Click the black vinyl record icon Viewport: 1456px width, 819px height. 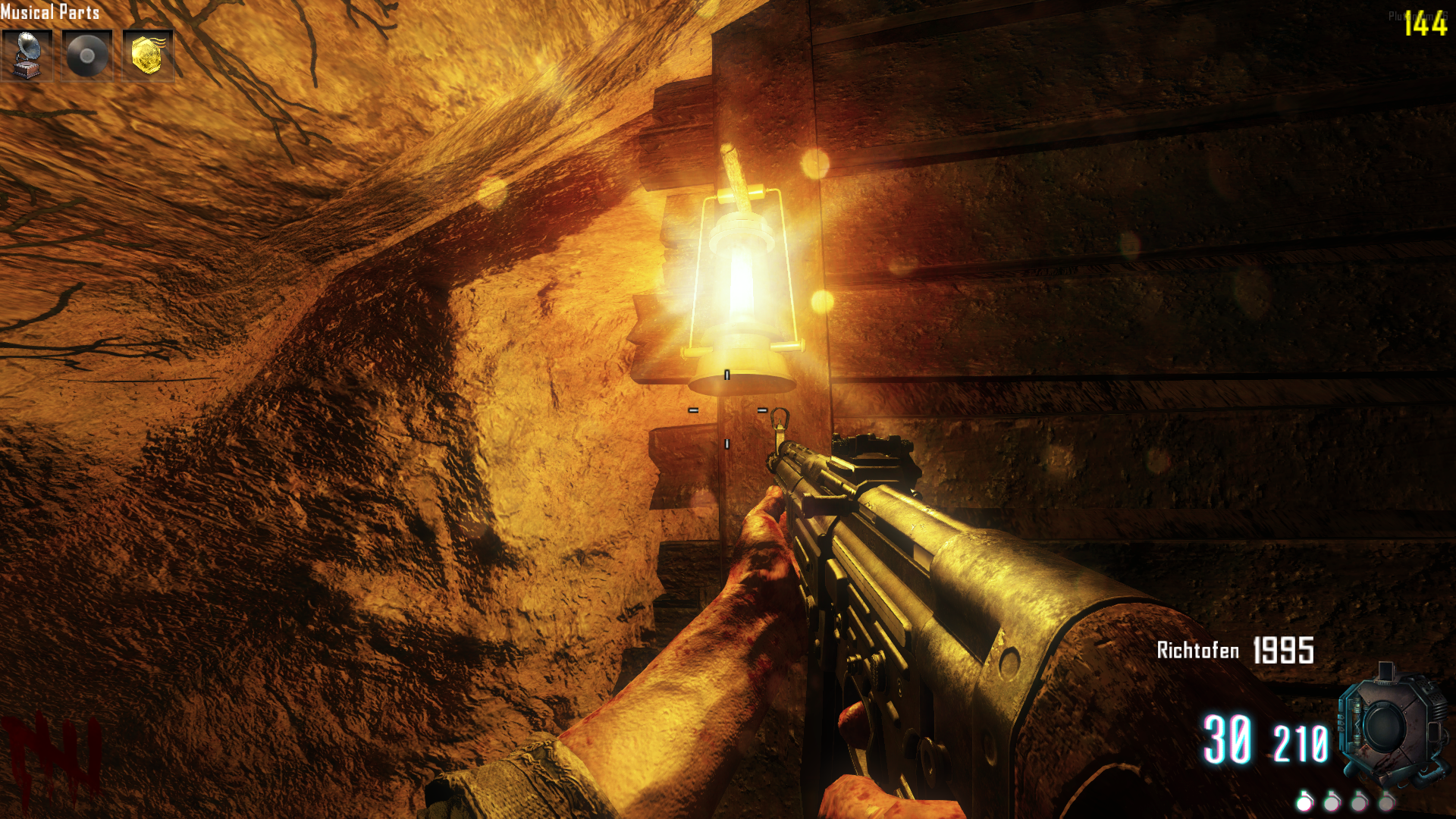point(87,55)
